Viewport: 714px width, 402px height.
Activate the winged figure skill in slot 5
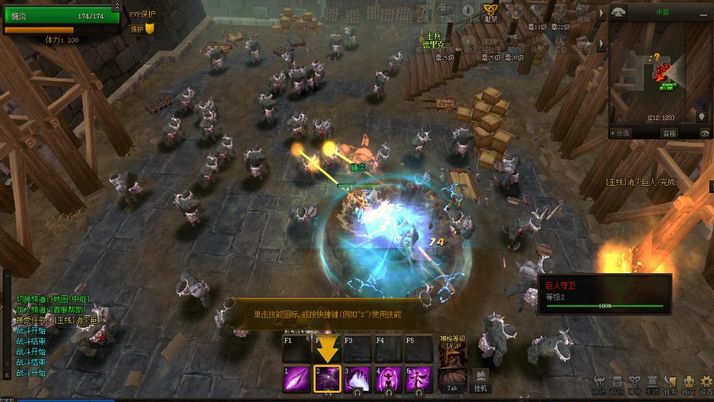click(417, 379)
